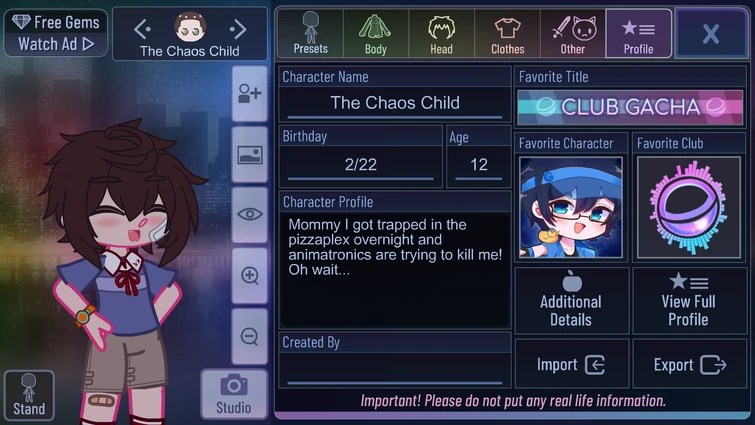Edit the Character Name field
The image size is (755, 425).
pos(395,103)
